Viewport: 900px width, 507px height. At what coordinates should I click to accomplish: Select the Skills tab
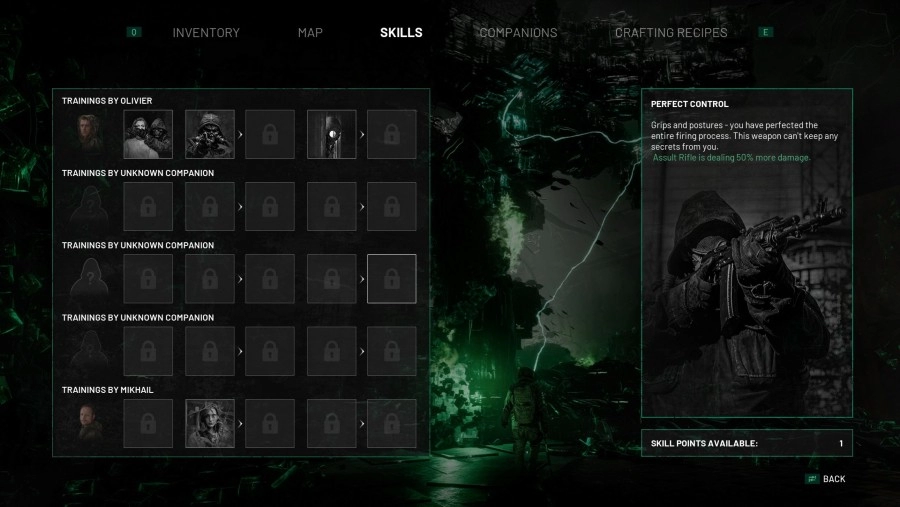pyautogui.click(x=401, y=33)
